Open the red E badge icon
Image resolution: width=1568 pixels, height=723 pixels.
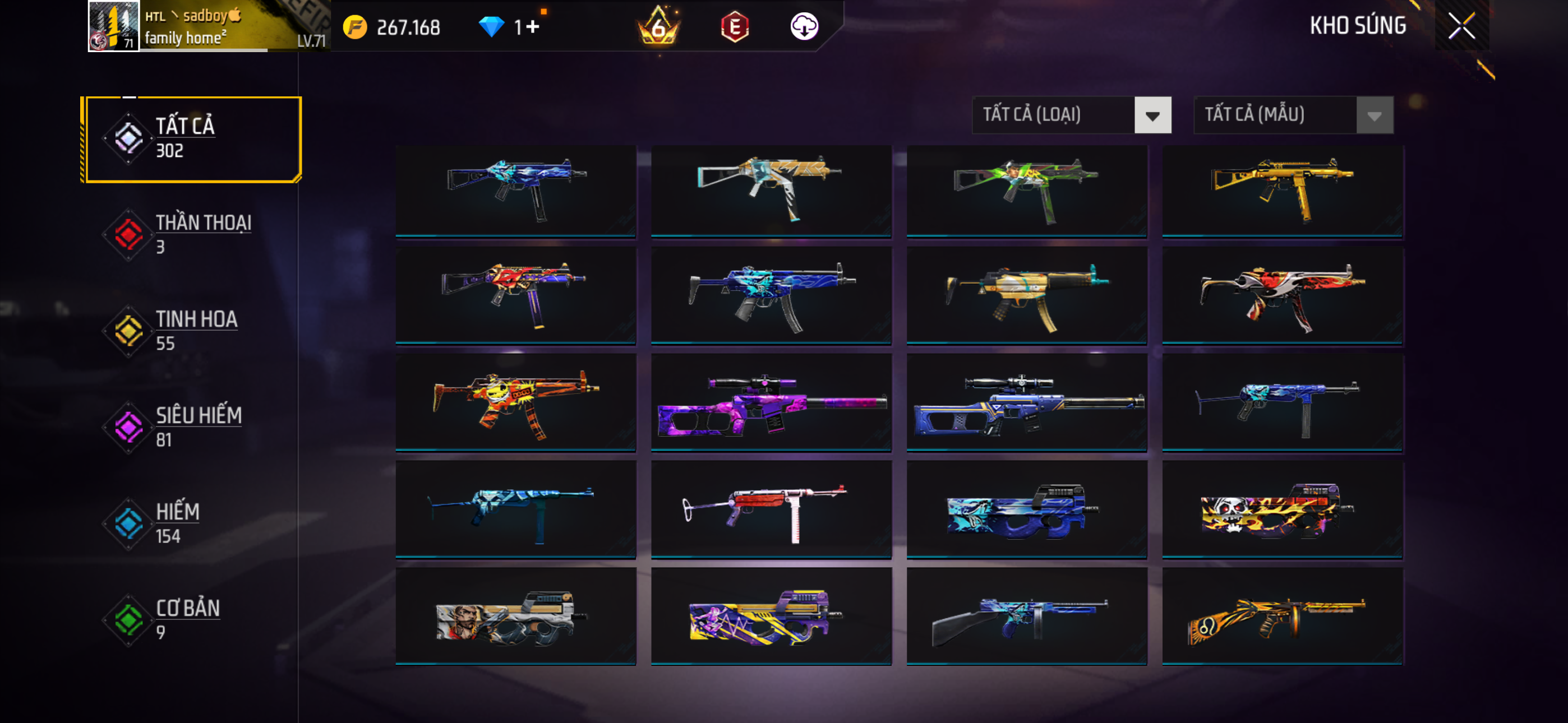point(735,27)
